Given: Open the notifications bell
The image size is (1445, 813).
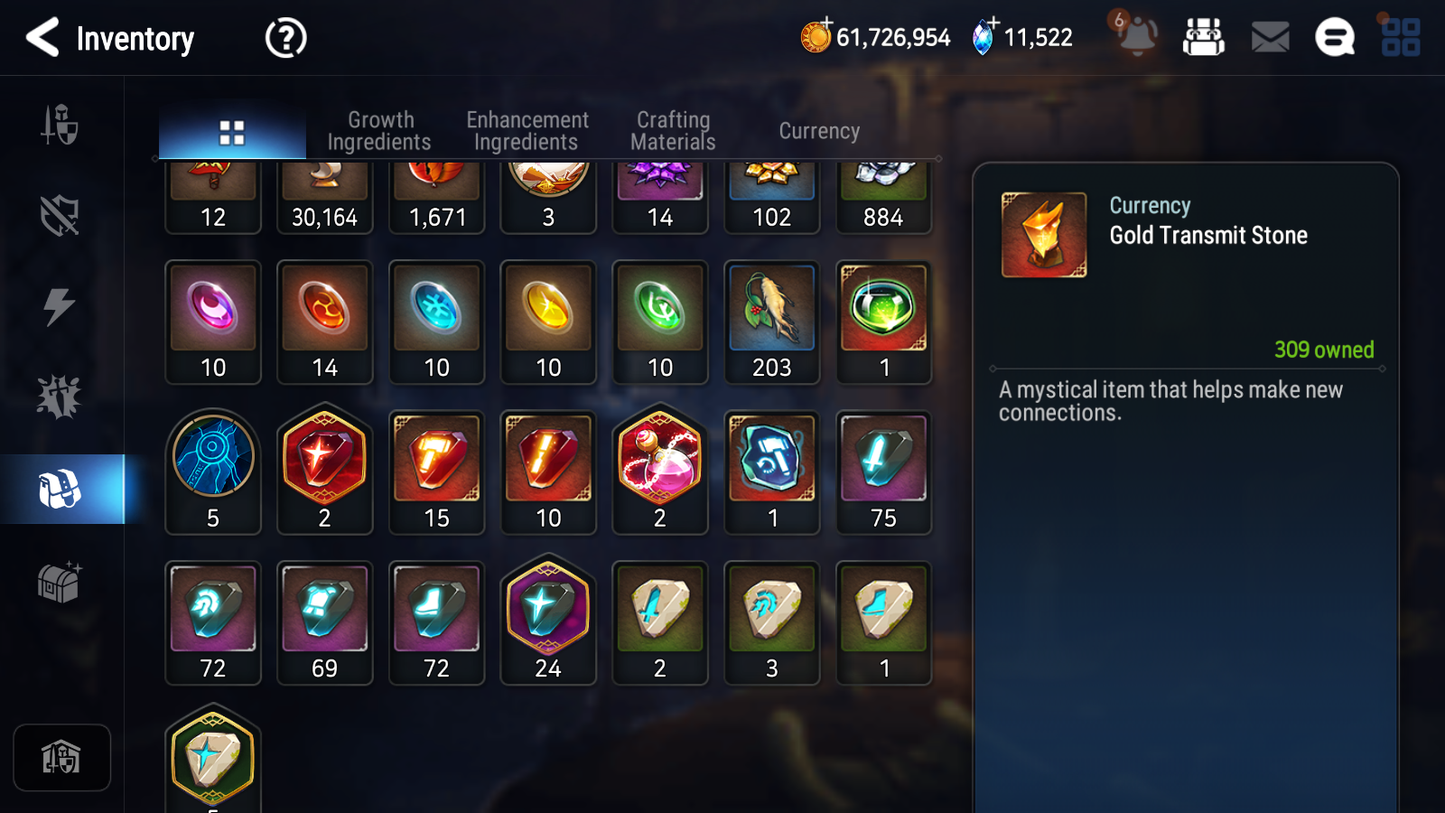Looking at the screenshot, I should point(1136,37).
